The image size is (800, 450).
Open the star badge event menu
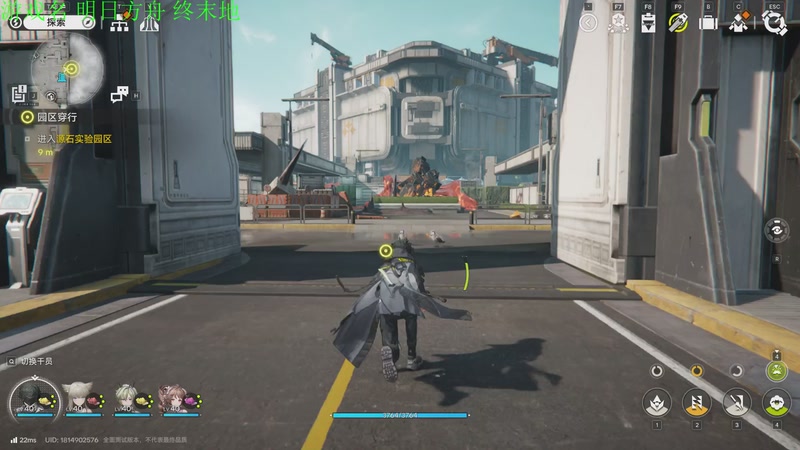tap(618, 23)
